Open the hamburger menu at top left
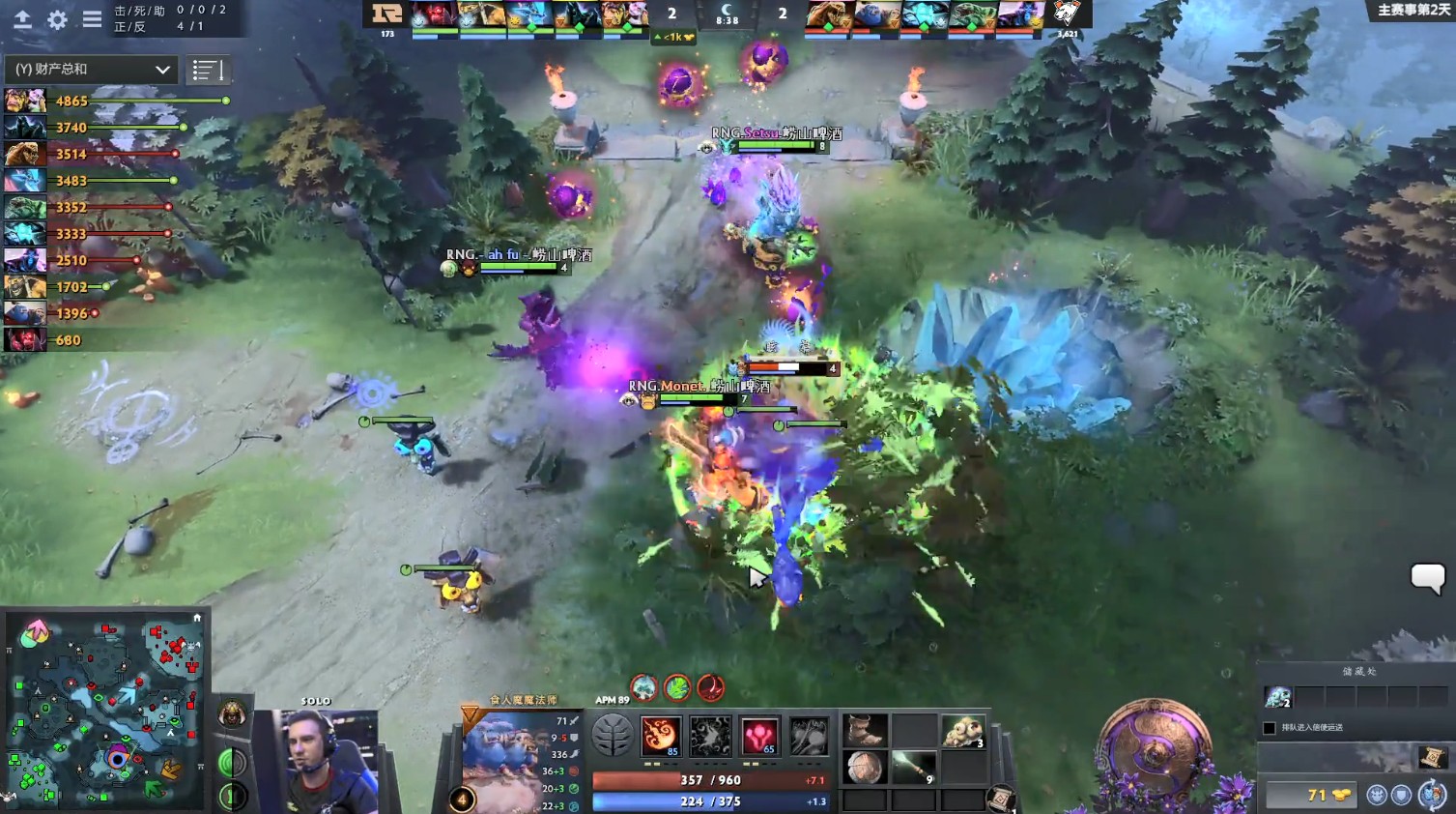This screenshot has height=814, width=1456. pyautogui.click(x=92, y=17)
